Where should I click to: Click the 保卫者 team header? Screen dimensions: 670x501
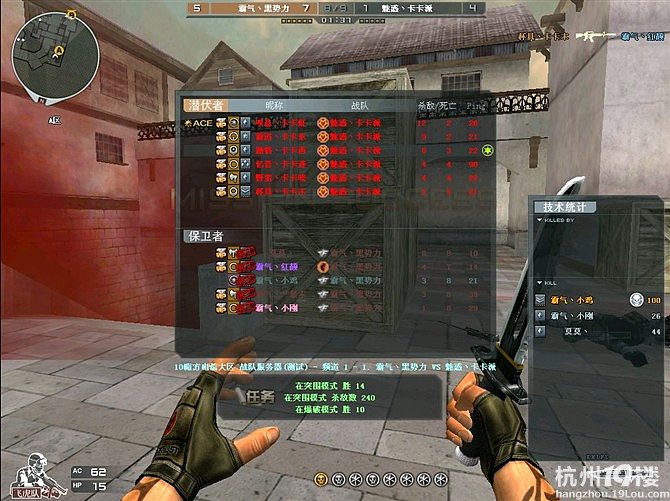pyautogui.click(x=206, y=236)
